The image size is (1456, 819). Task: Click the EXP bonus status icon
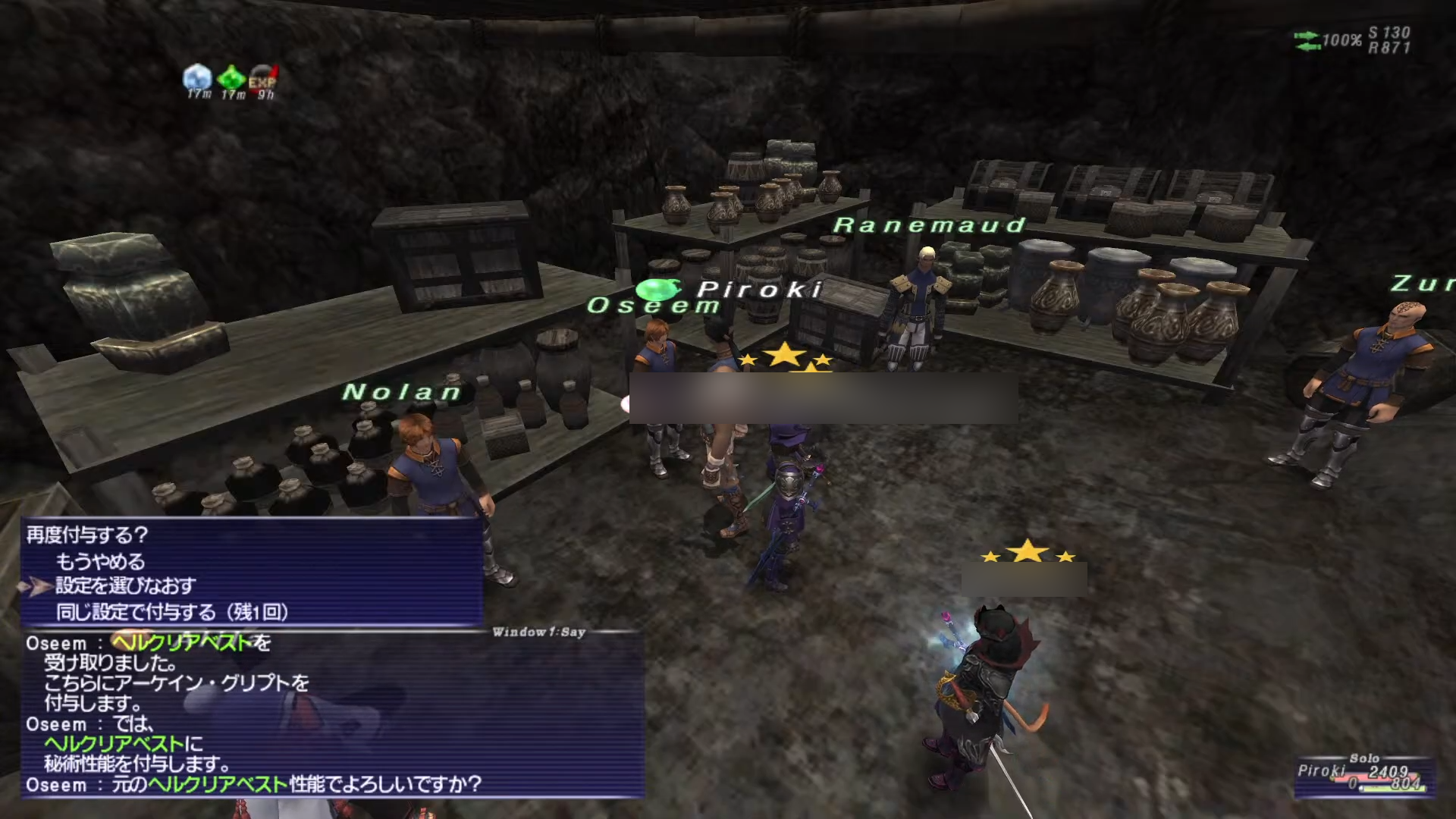pyautogui.click(x=263, y=79)
